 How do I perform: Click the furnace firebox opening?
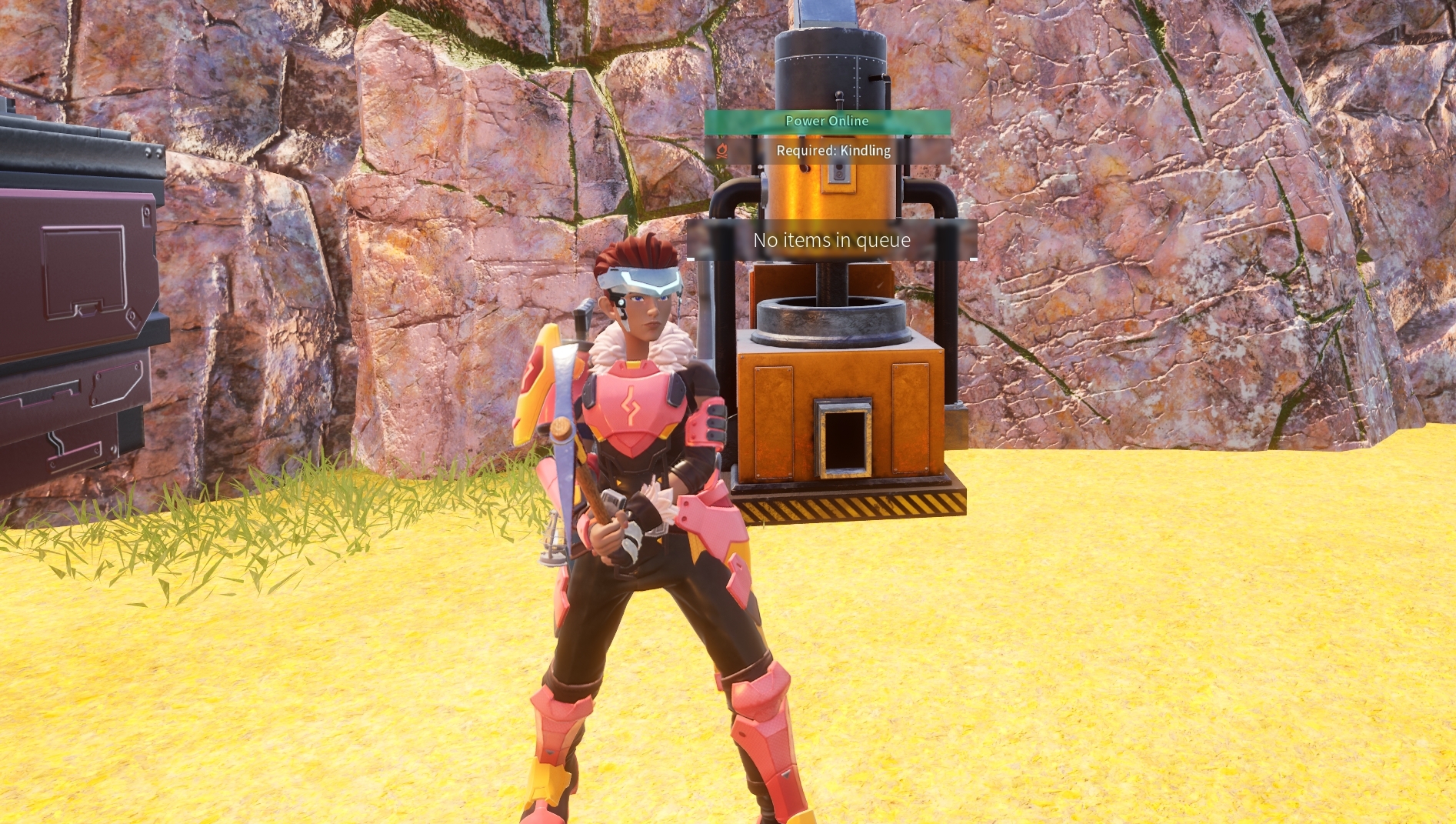pyautogui.click(x=845, y=442)
